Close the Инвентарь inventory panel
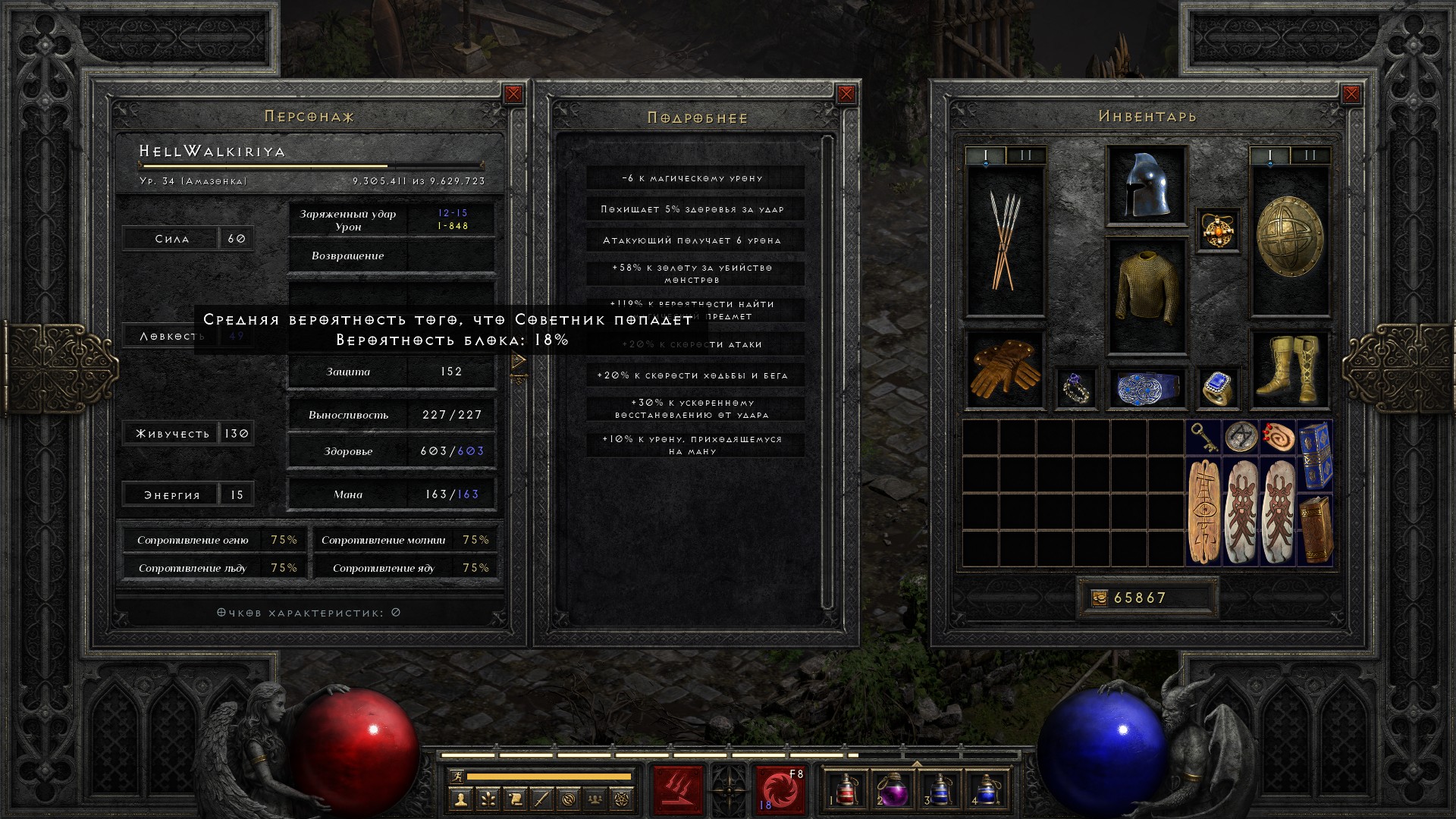This screenshot has height=819, width=1456. 1351,94
